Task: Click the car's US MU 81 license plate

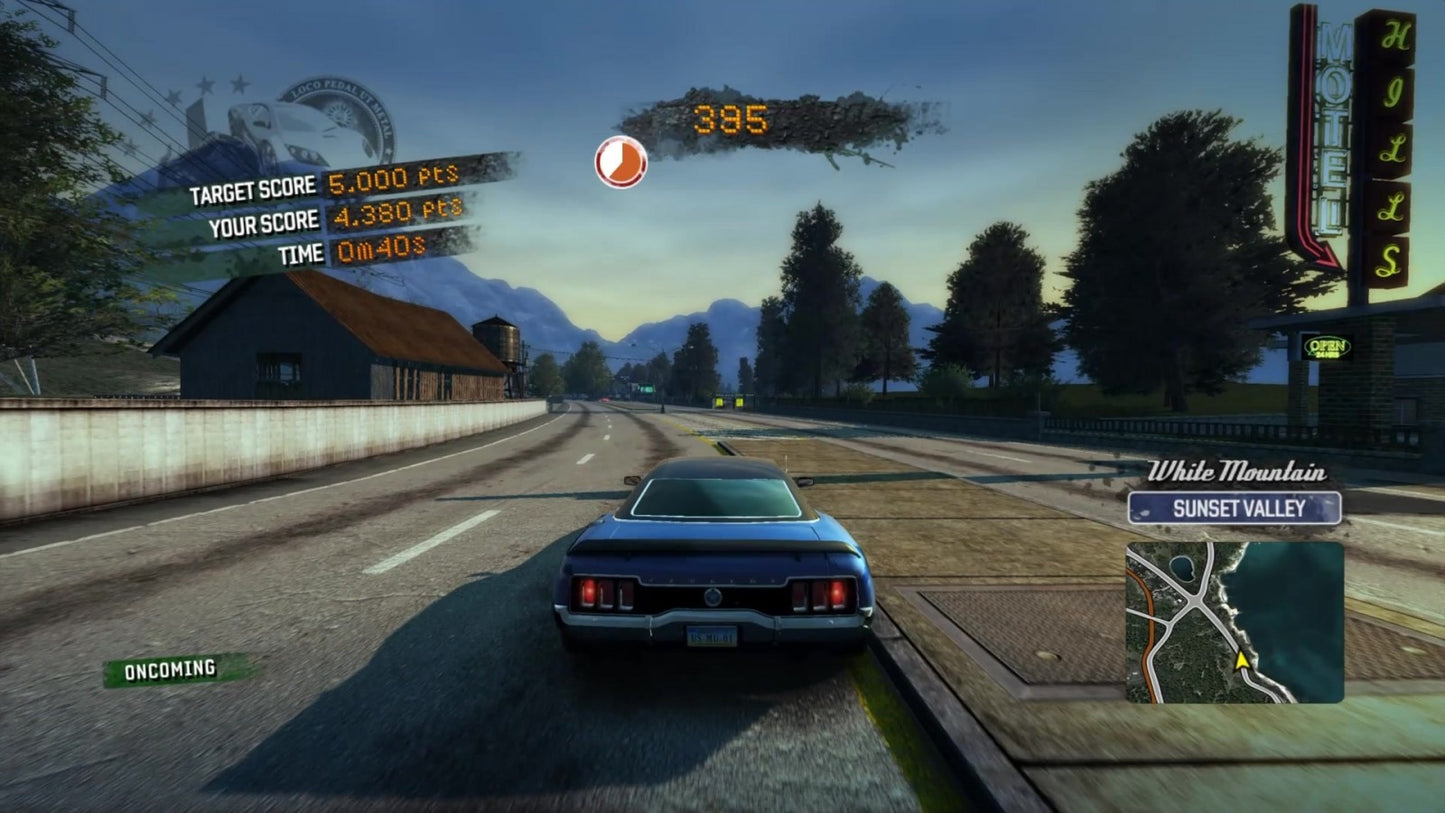Action: (712, 635)
